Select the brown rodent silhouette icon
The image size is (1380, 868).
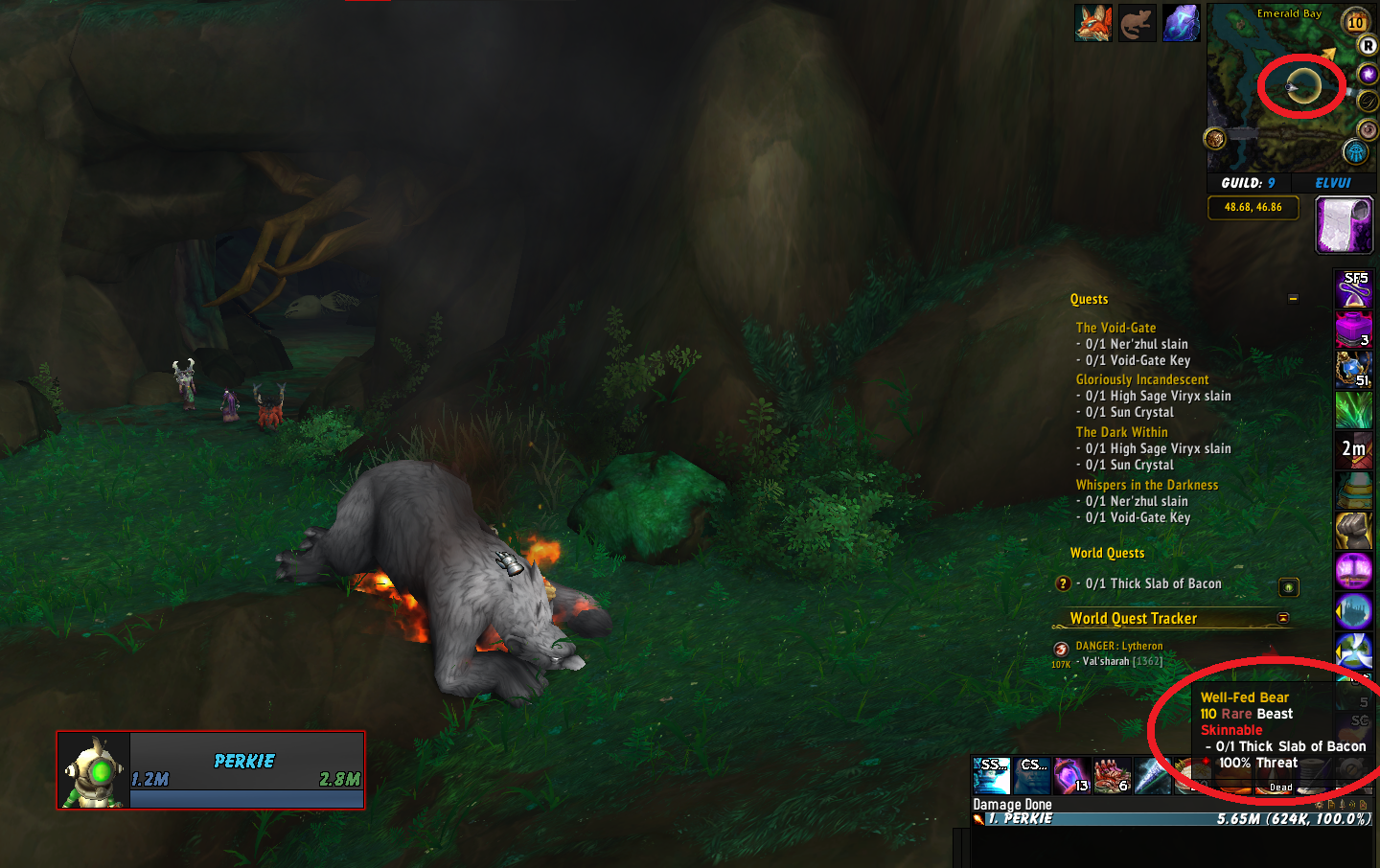tap(1137, 23)
